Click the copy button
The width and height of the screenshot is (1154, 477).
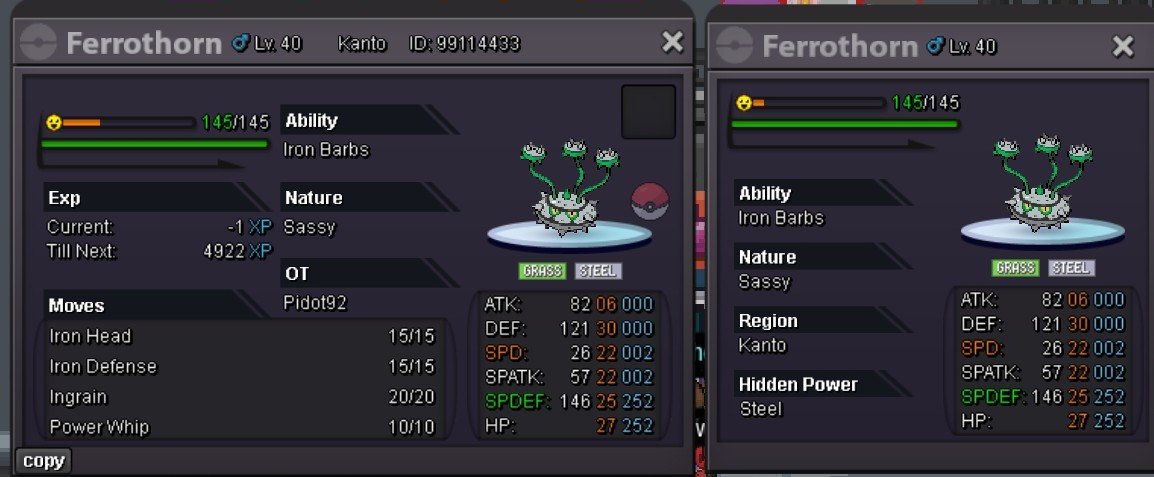(x=44, y=461)
